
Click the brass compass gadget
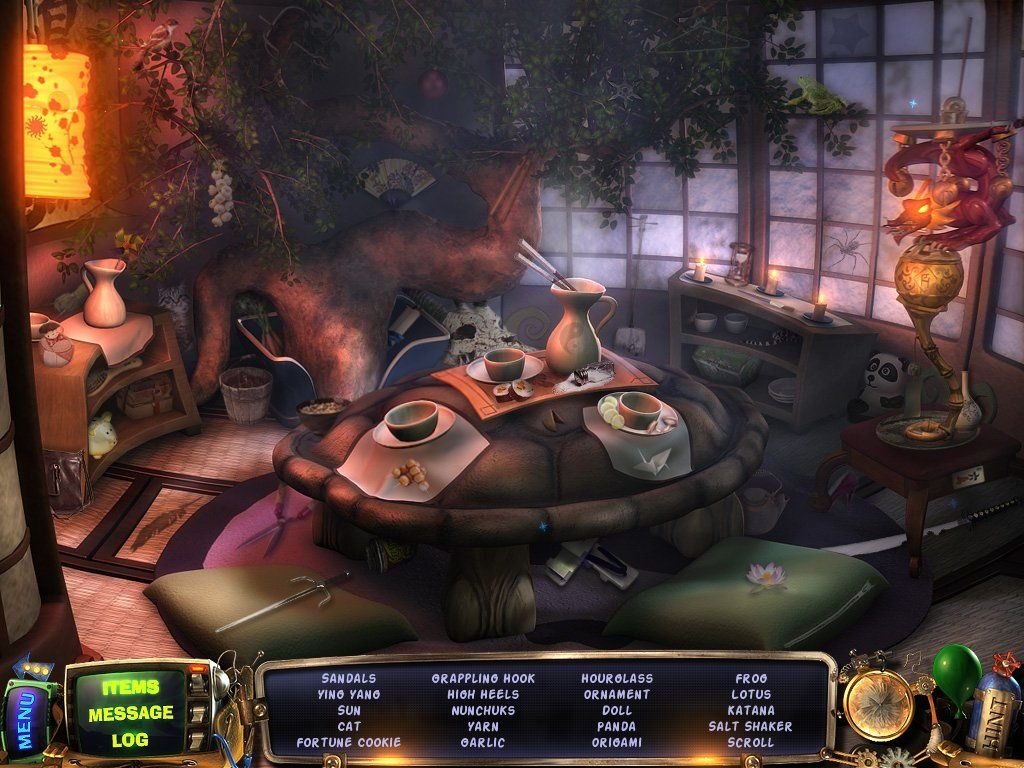tap(878, 704)
